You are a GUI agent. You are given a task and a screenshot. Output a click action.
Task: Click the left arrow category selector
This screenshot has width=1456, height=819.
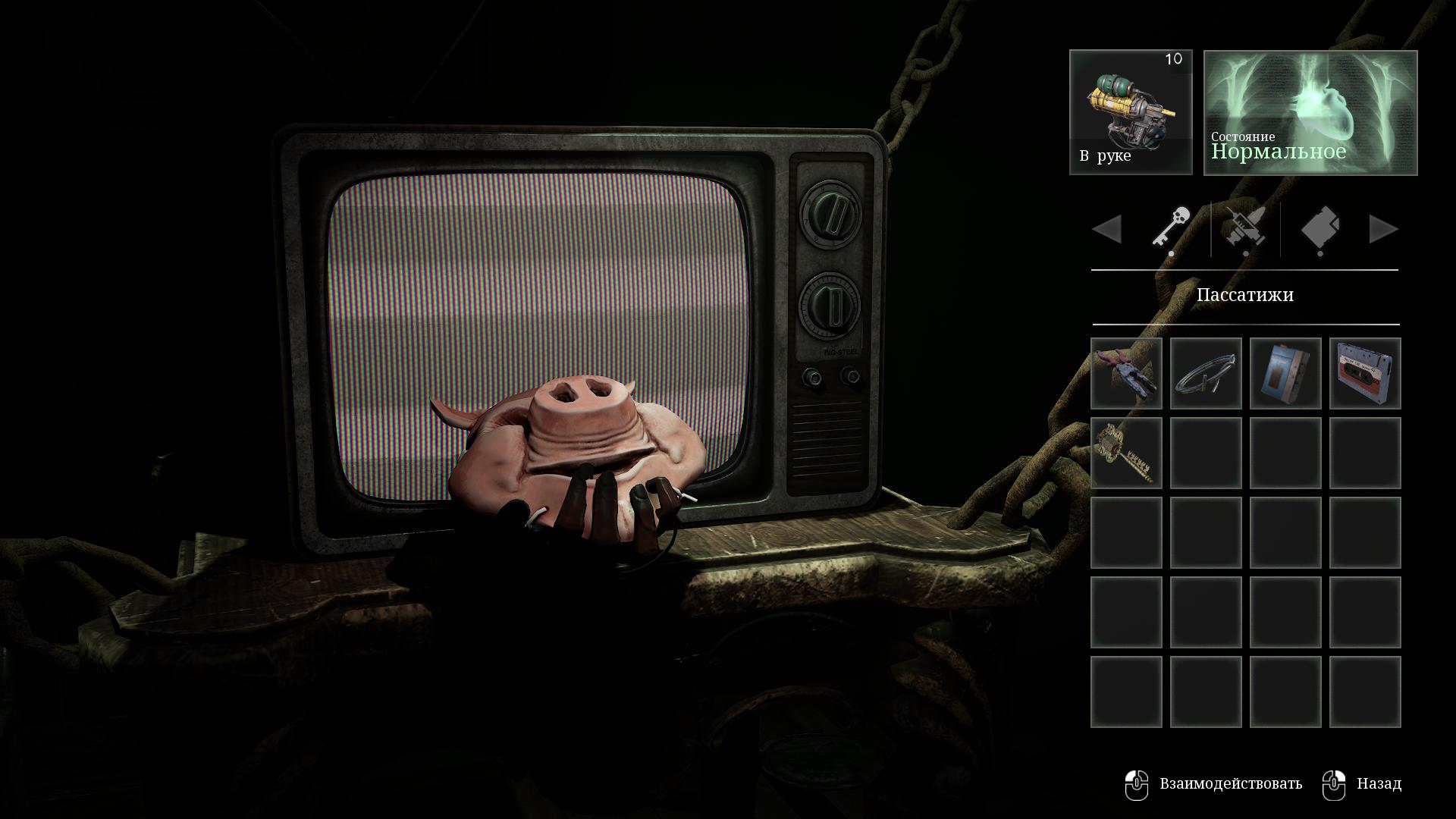click(1107, 229)
